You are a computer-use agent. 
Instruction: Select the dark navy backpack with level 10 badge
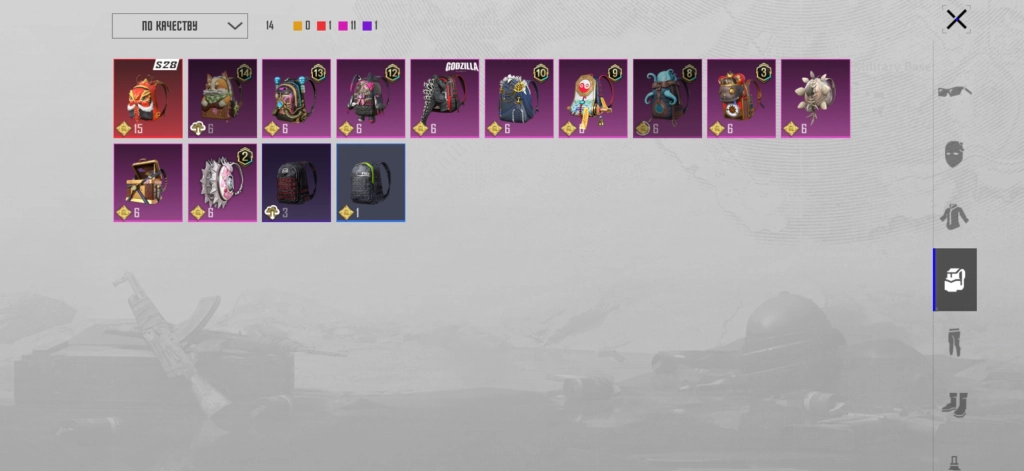point(519,98)
